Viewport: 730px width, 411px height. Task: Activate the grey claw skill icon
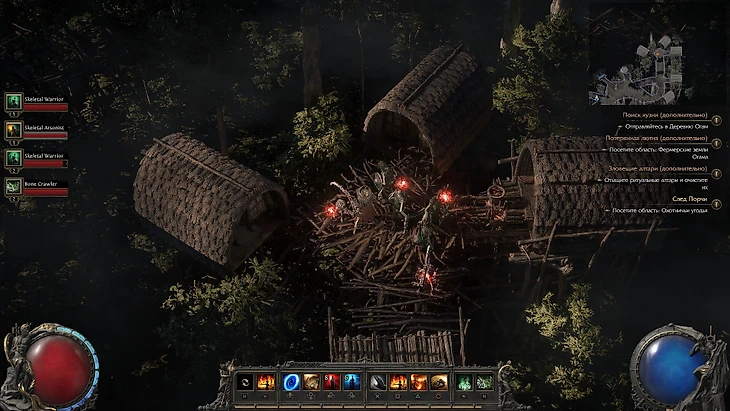(x=378, y=381)
